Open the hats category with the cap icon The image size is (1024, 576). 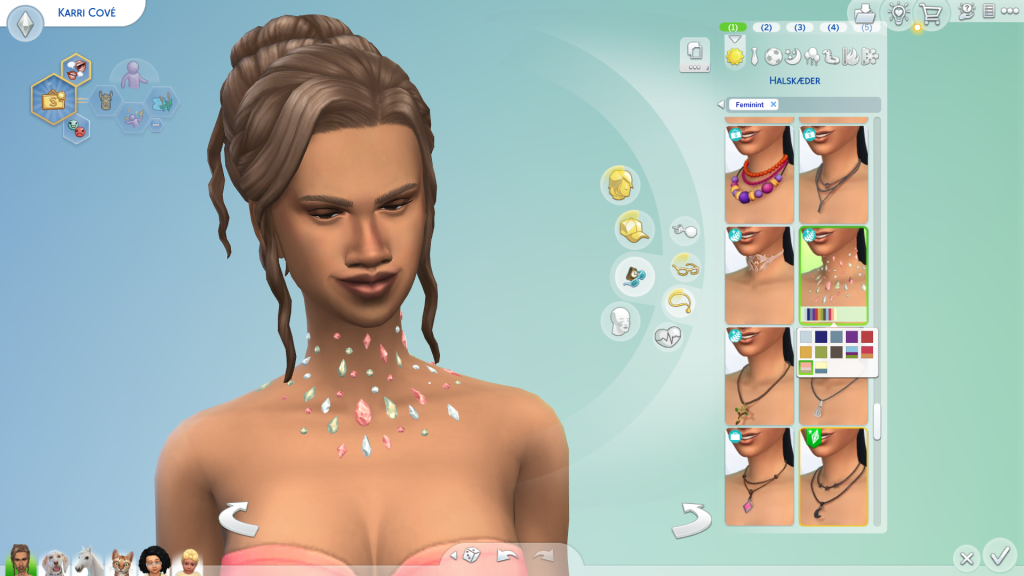(x=634, y=230)
